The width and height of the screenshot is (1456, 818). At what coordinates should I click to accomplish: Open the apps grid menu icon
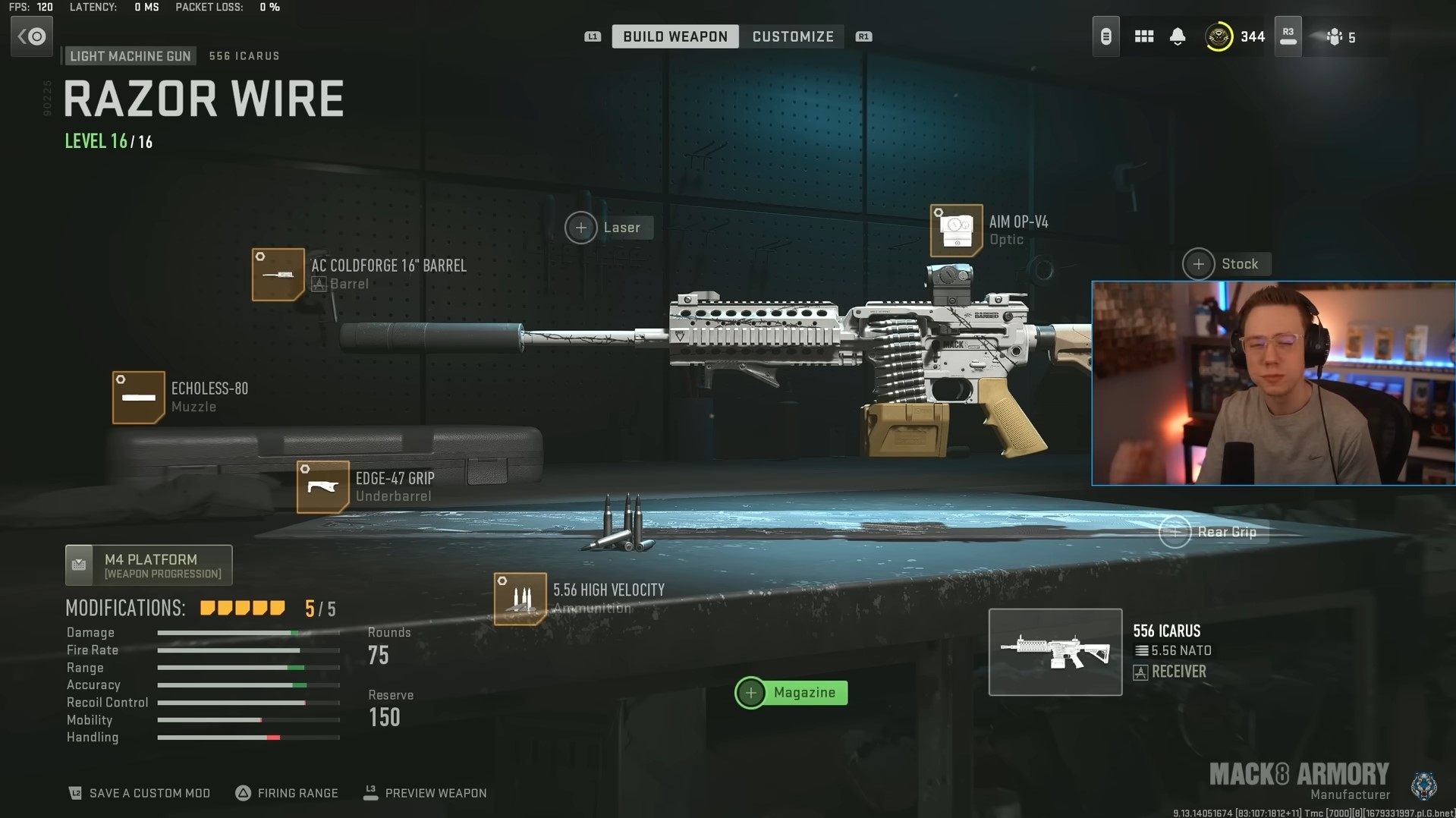pyautogui.click(x=1143, y=36)
